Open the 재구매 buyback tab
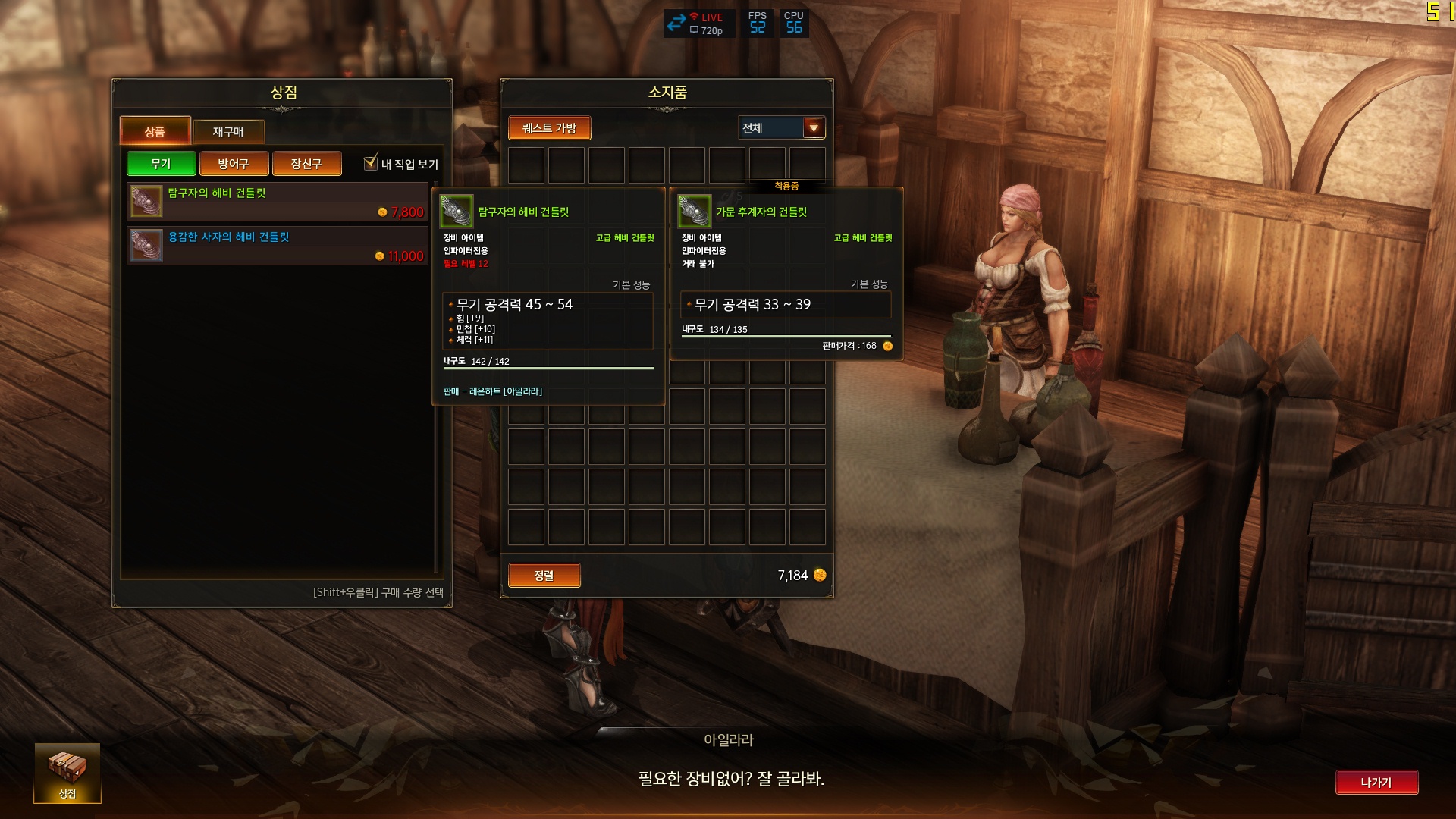 [x=228, y=132]
